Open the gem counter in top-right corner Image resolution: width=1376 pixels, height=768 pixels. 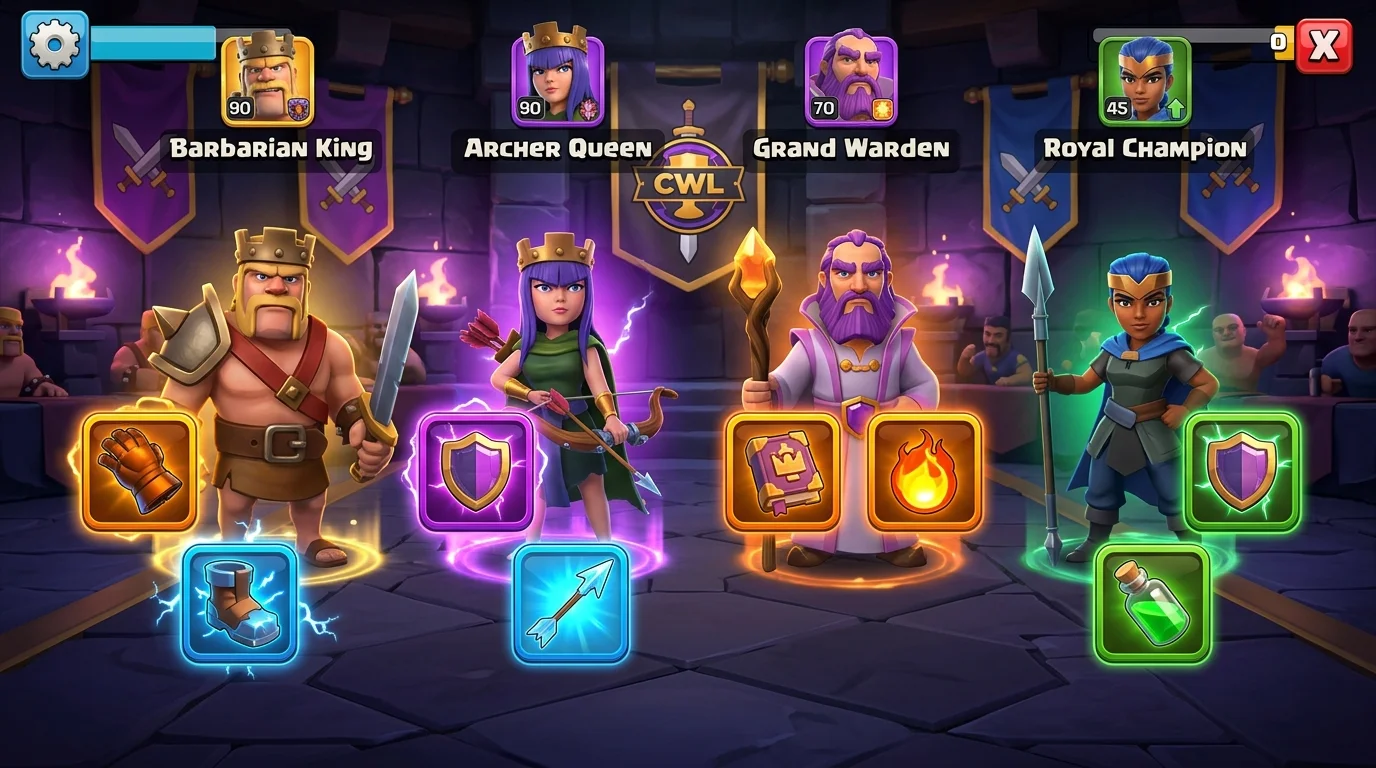(x=1277, y=43)
